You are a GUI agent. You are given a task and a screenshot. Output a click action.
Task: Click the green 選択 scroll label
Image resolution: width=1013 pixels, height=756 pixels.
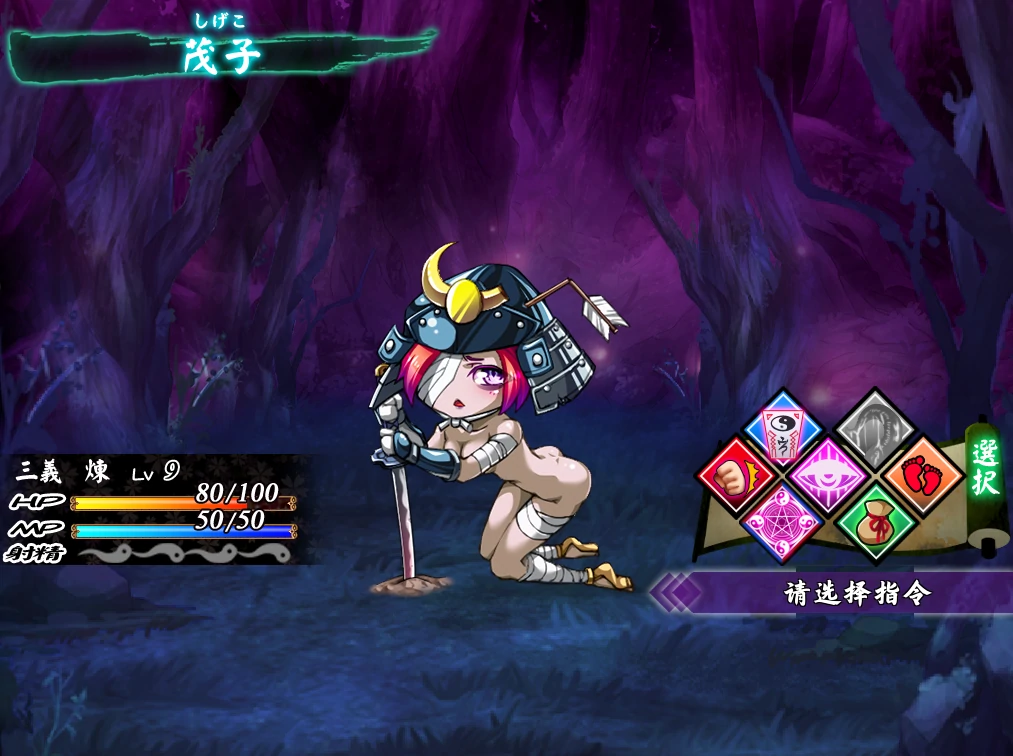coord(984,467)
